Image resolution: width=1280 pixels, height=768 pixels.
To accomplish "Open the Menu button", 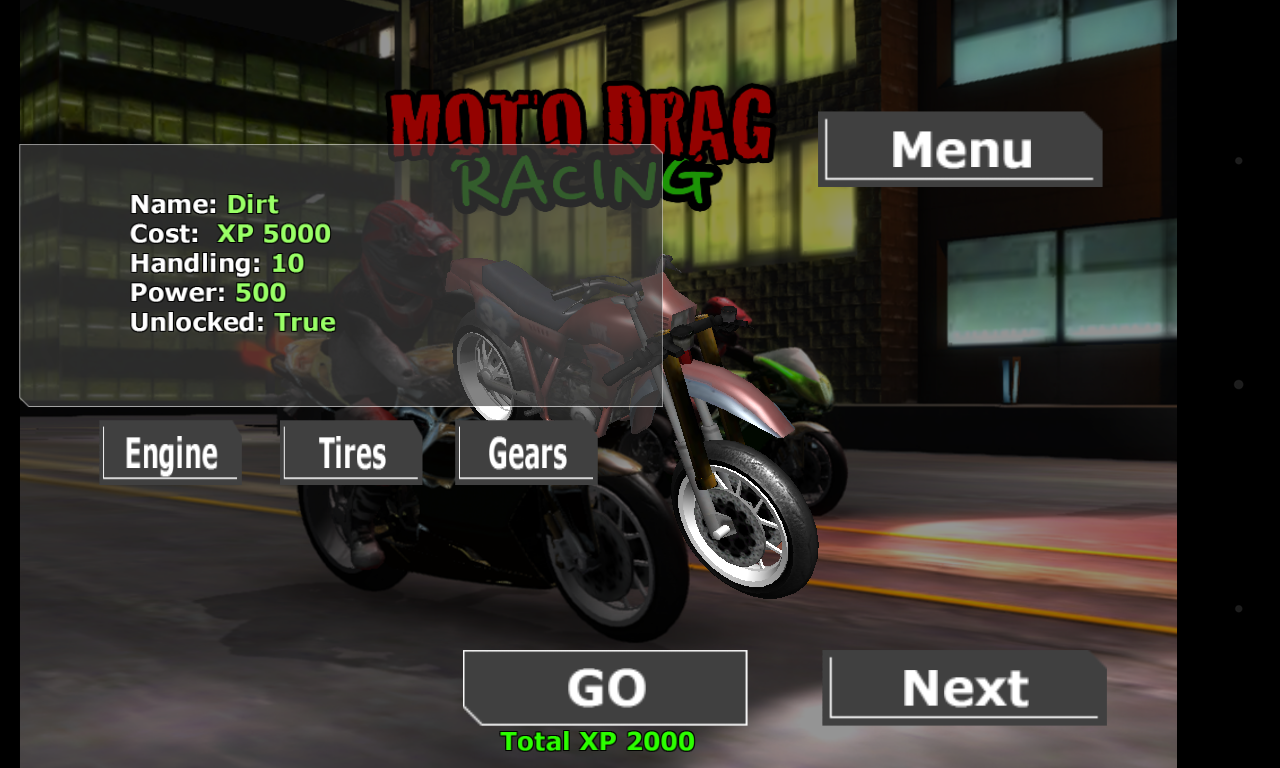I will click(960, 149).
